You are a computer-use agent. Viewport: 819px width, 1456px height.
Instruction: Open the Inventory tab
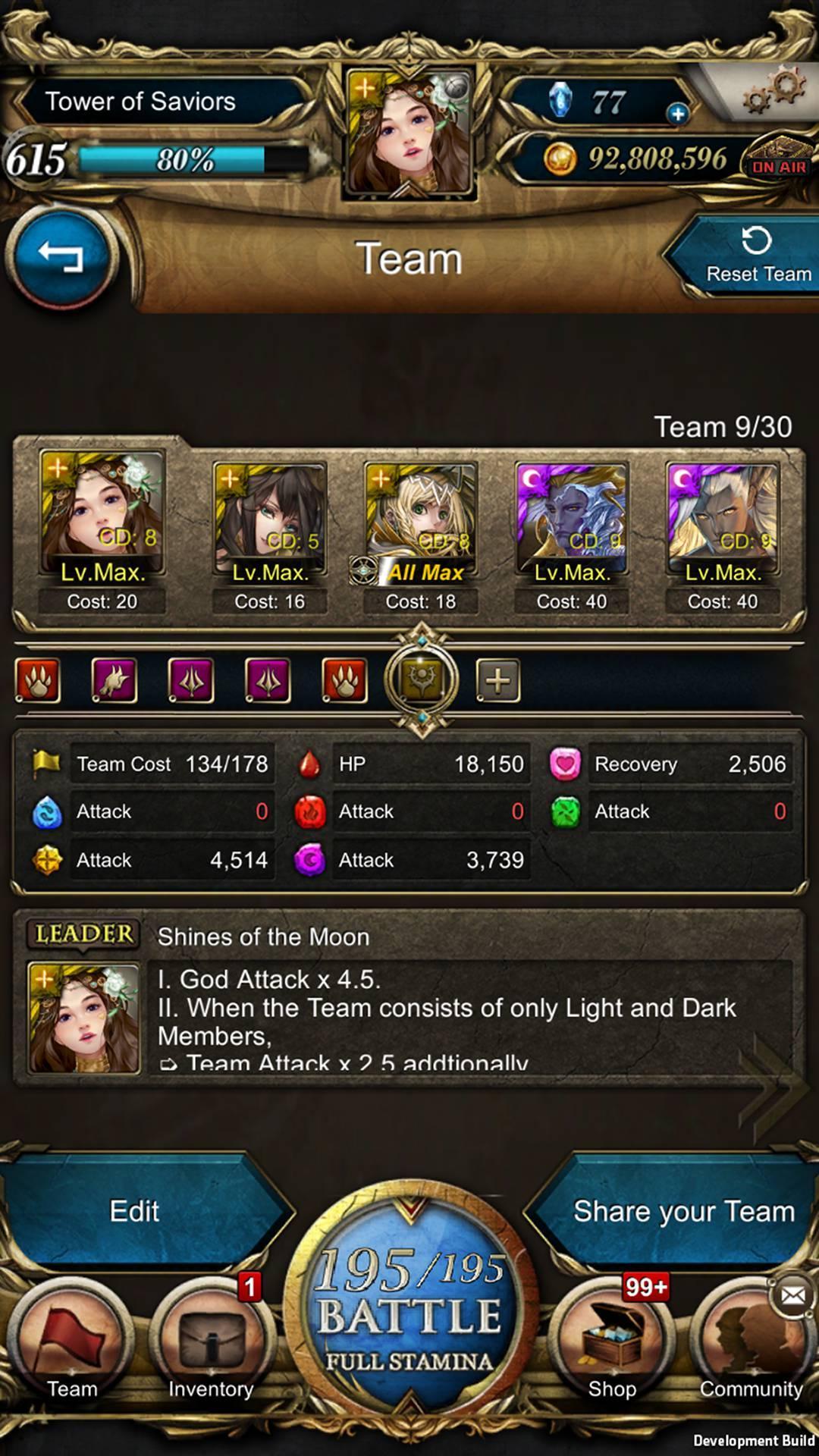pyautogui.click(x=211, y=1344)
